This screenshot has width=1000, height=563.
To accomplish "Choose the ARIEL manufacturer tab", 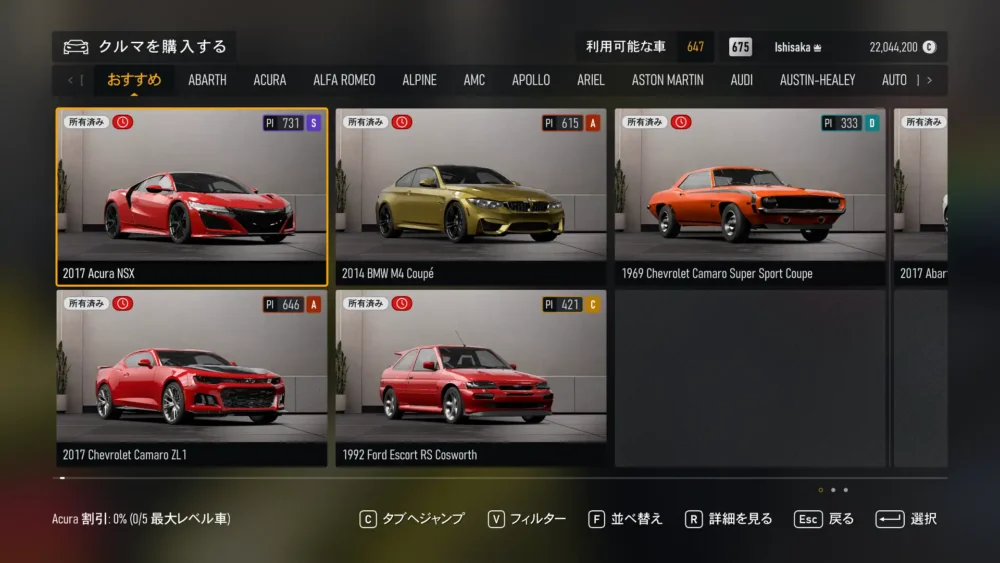I will [x=591, y=80].
